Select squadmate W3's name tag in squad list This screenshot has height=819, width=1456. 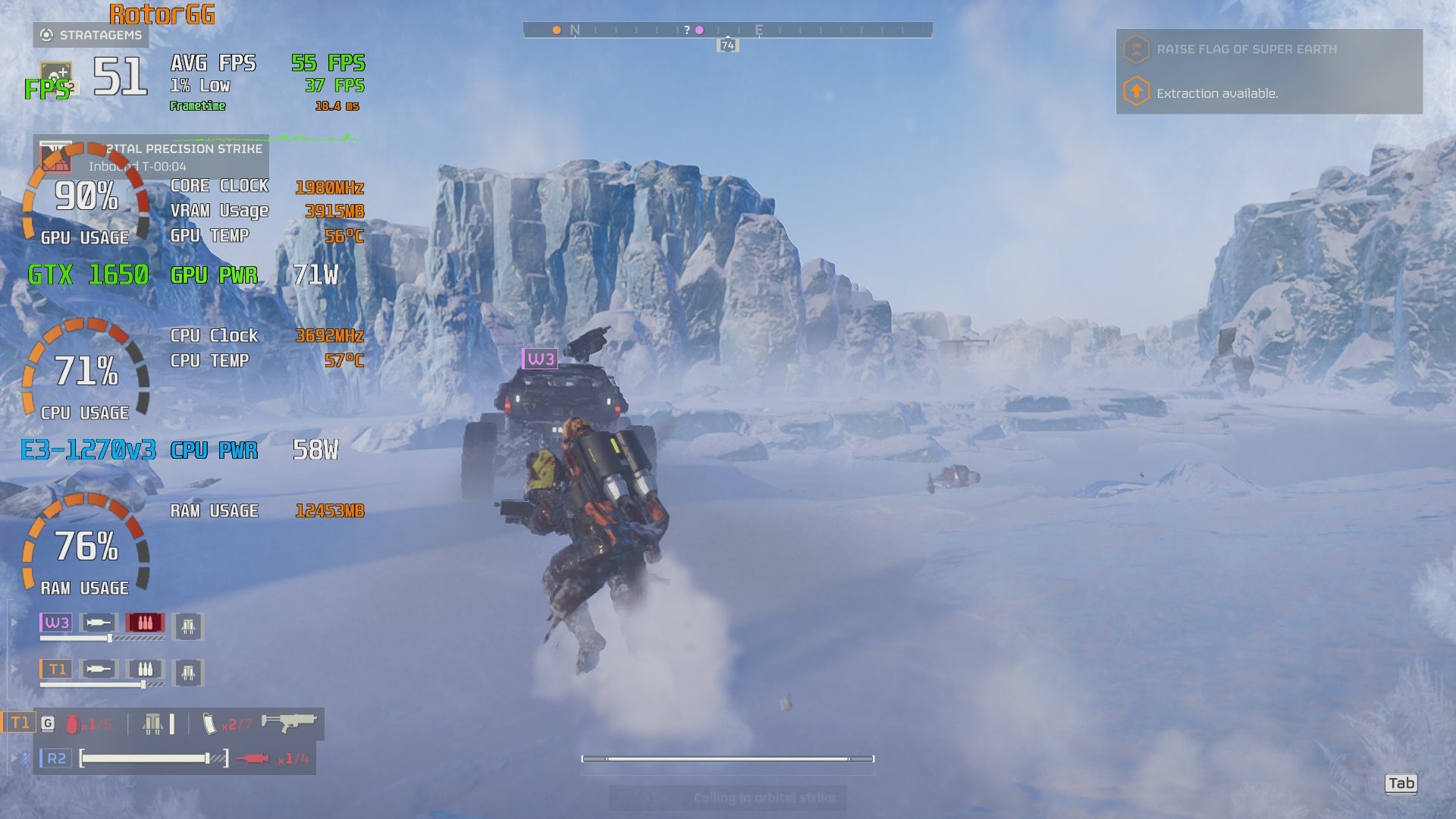[56, 623]
